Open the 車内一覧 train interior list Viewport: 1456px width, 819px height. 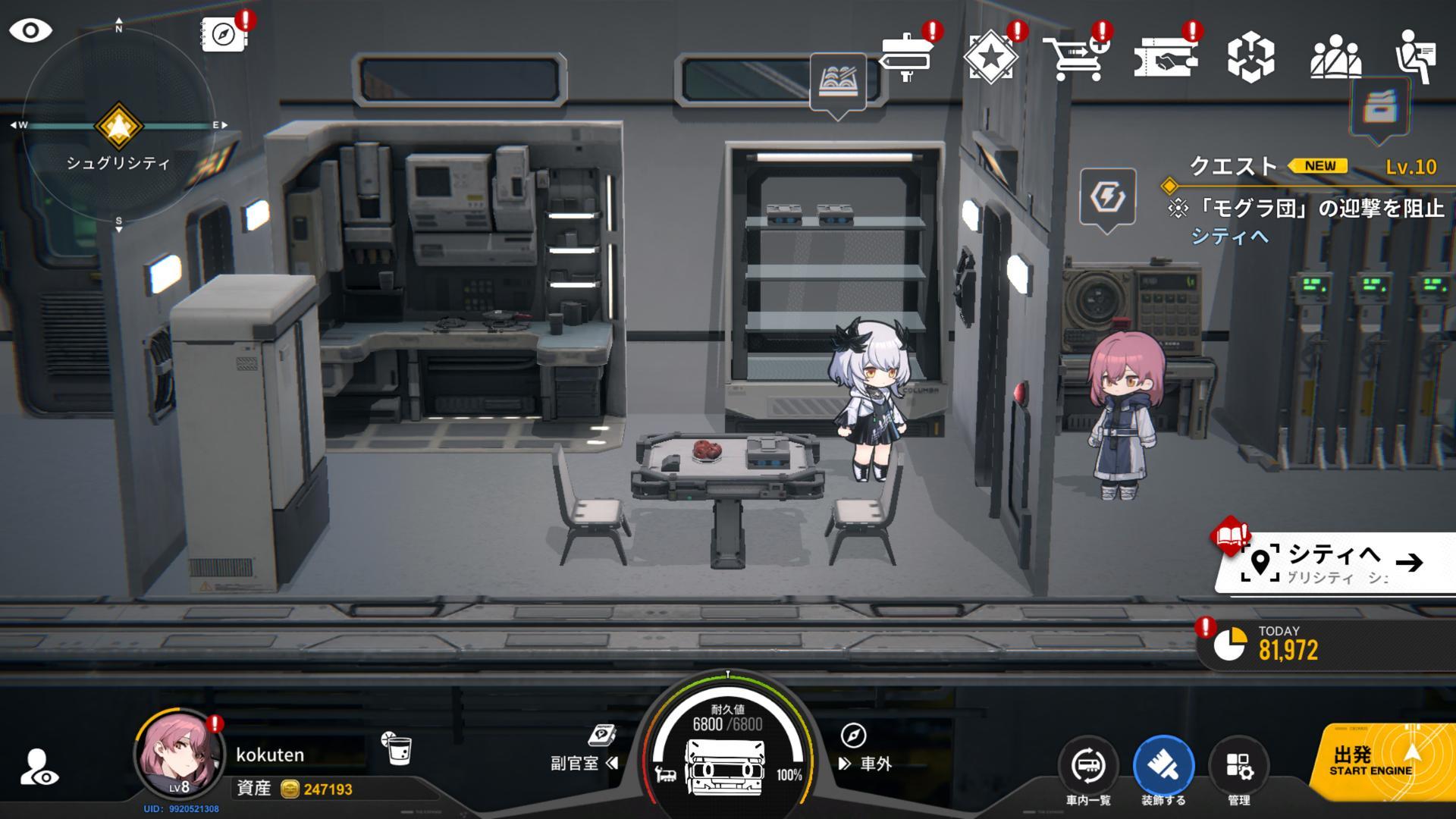tap(1088, 767)
